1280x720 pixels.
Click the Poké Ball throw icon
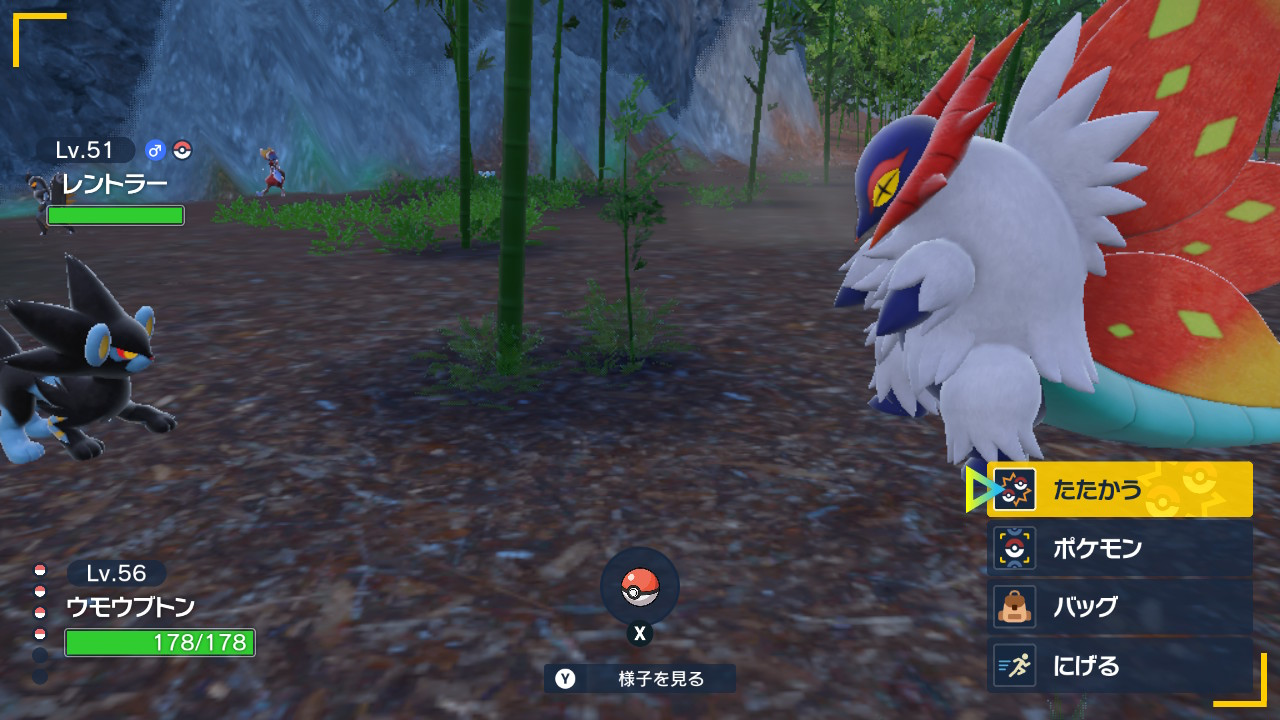[640, 587]
